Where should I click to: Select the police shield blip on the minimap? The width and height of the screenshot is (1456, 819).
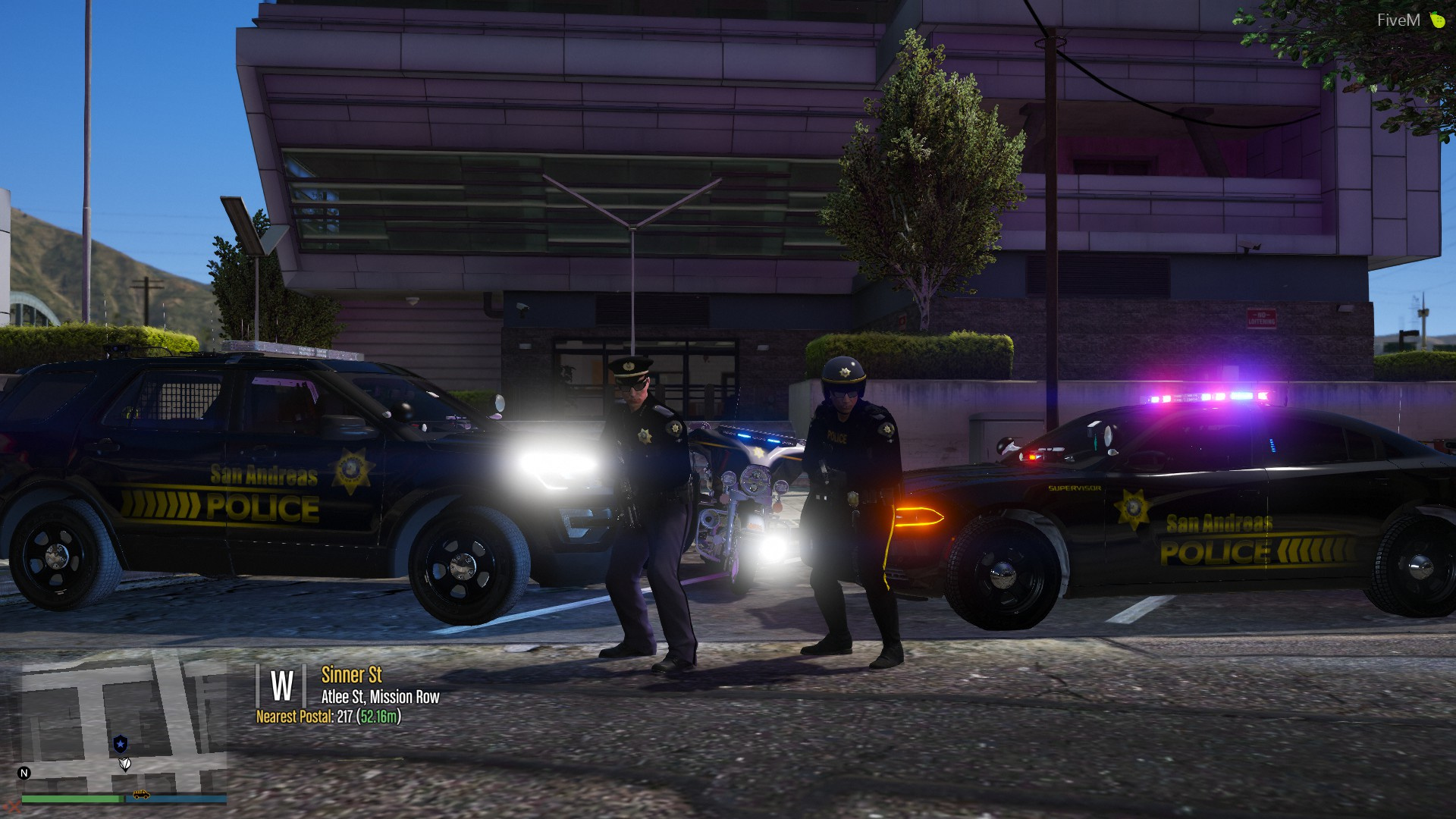pos(120,743)
